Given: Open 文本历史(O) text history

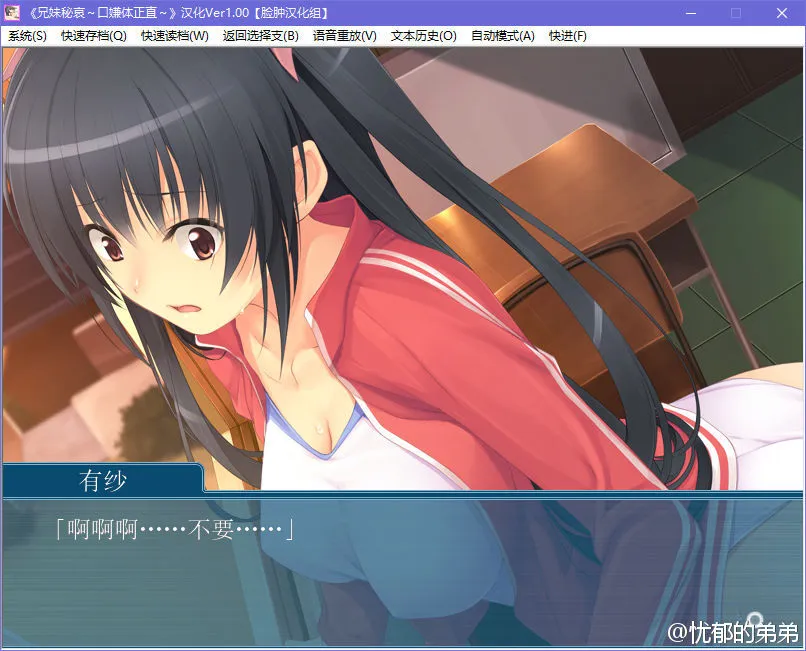Looking at the screenshot, I should pos(423,36).
